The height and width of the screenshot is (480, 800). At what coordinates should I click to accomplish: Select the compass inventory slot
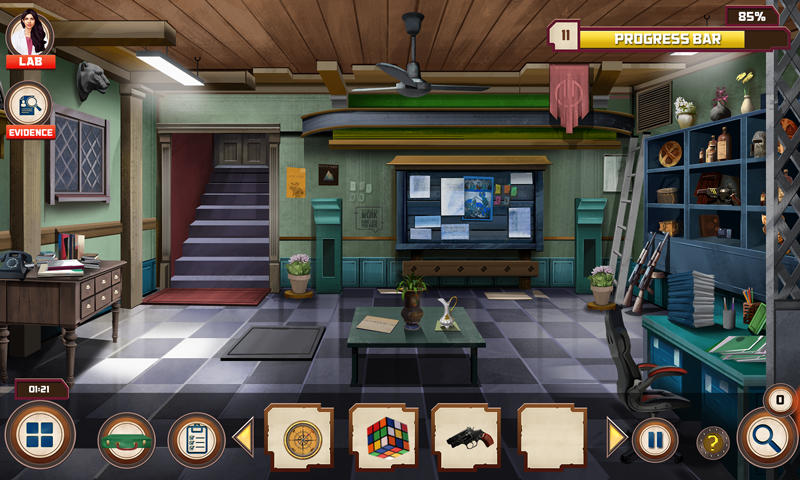pyautogui.click(x=299, y=438)
